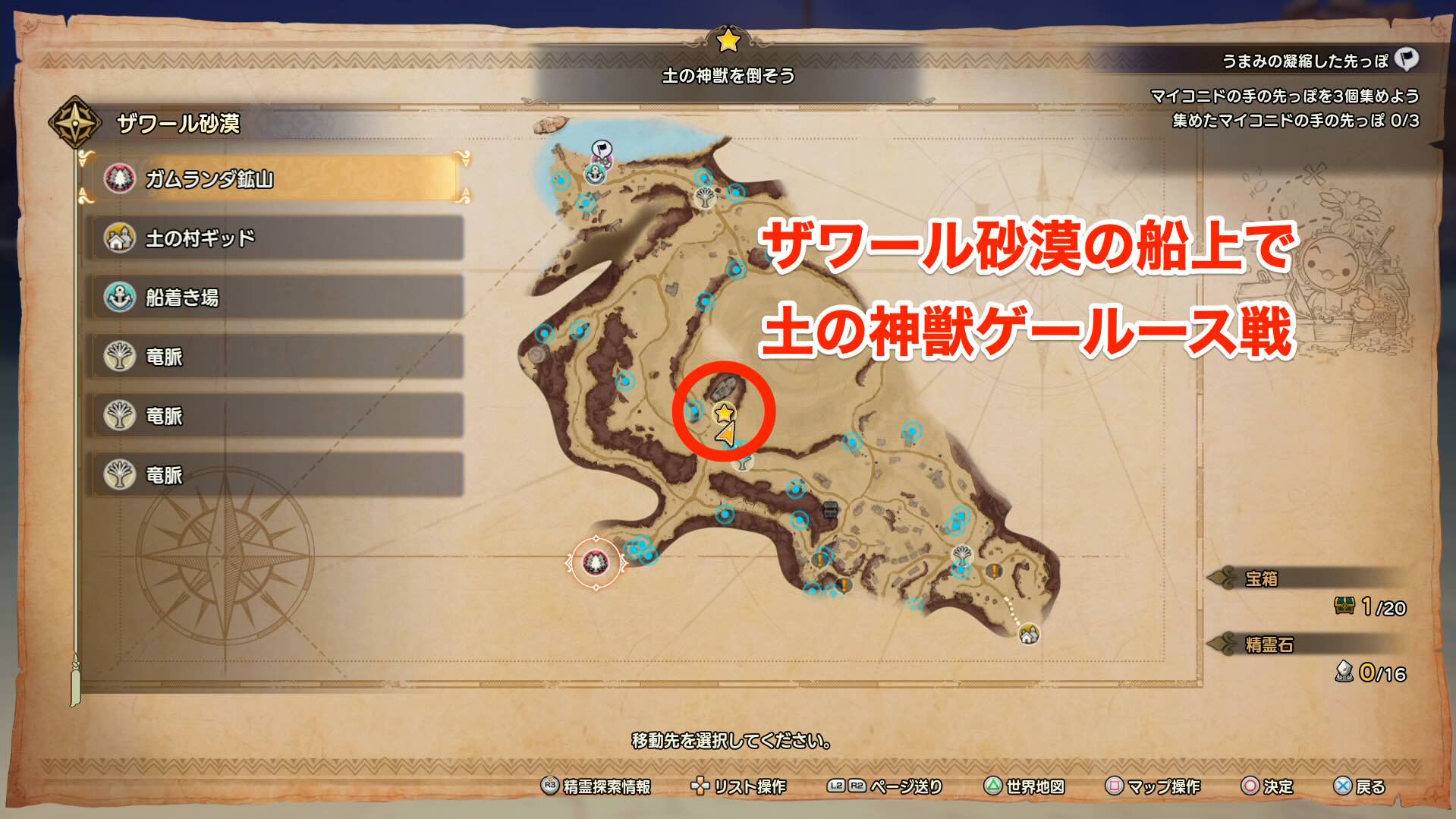The width and height of the screenshot is (1456, 819).
Task: Select the village icon at map's southeast edge
Action: (1028, 632)
